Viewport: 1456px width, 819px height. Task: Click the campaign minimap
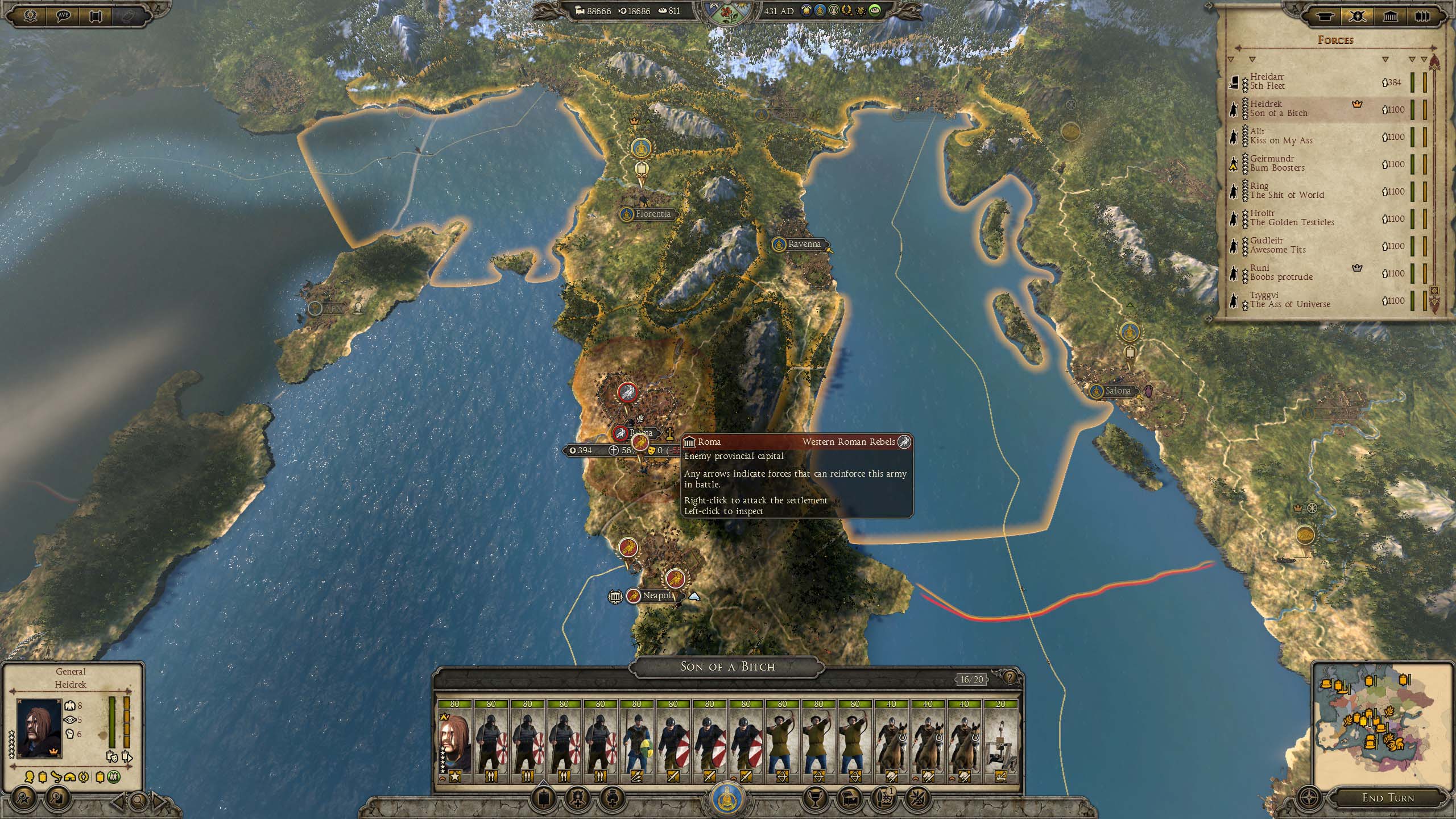click(x=1381, y=722)
